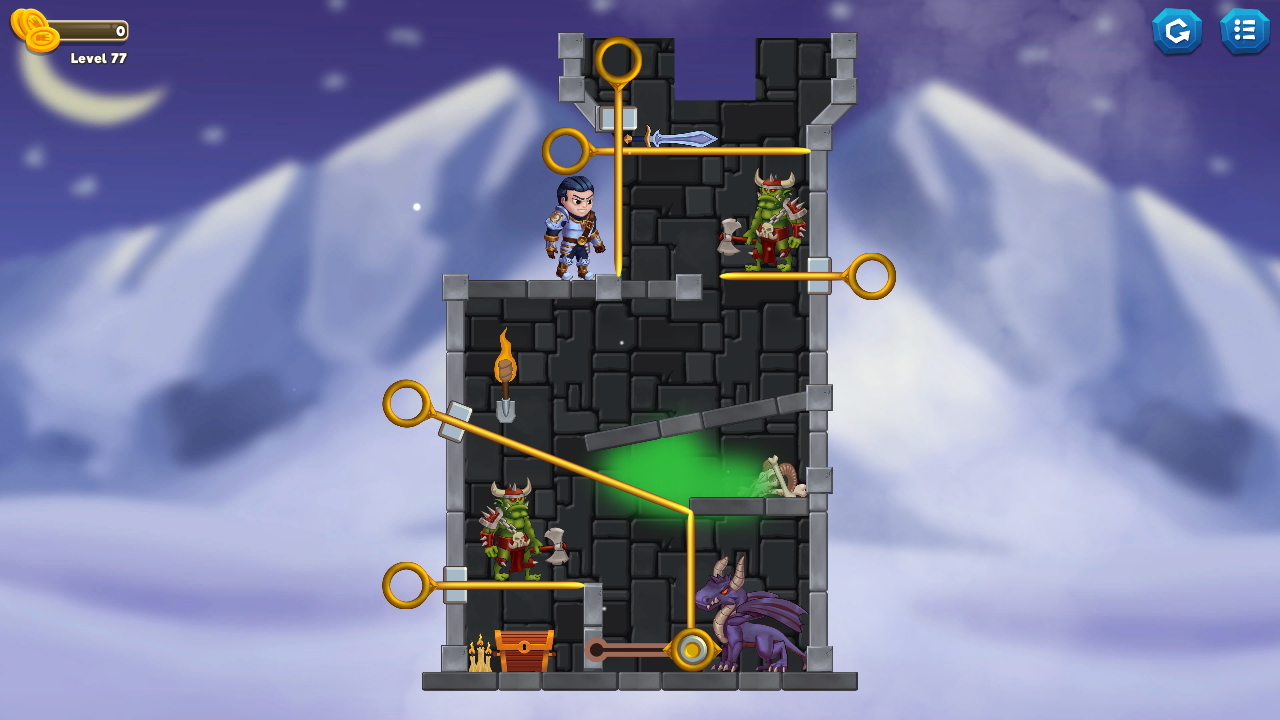Click the gold coin stack icon
Screen dimensions: 1280x720
coord(31,26)
